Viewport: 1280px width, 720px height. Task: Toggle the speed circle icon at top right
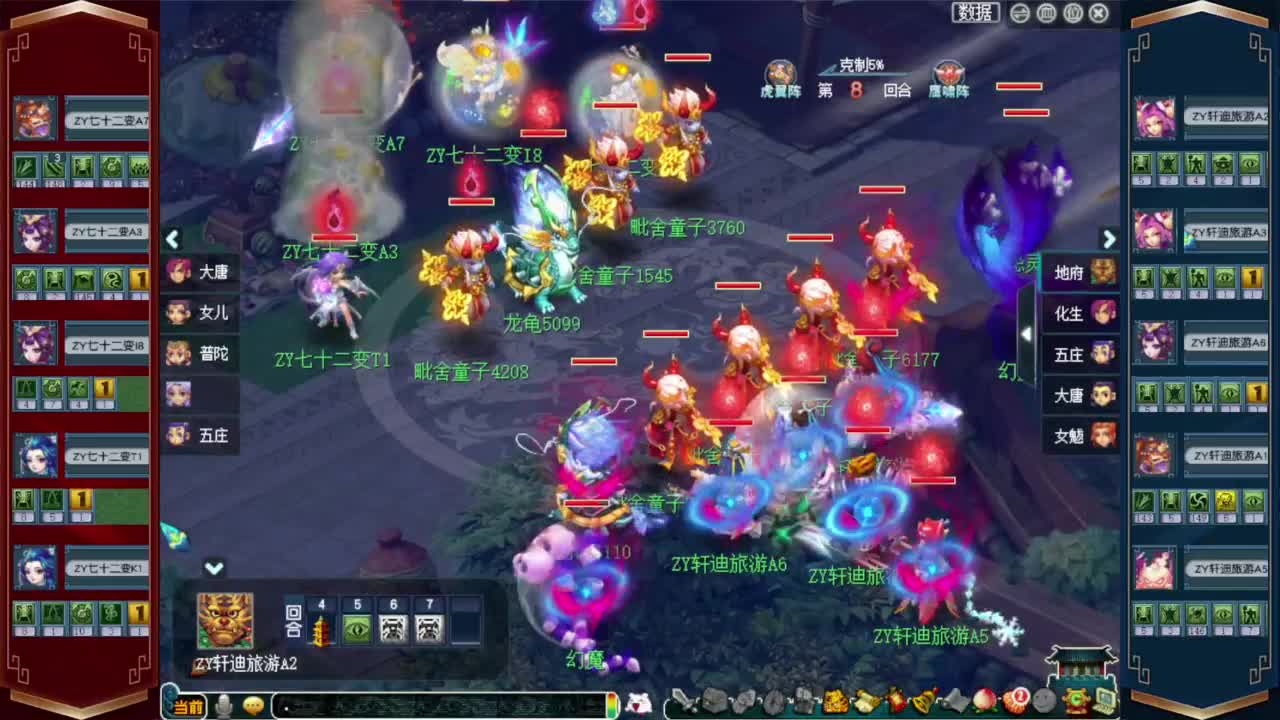(x=1018, y=13)
